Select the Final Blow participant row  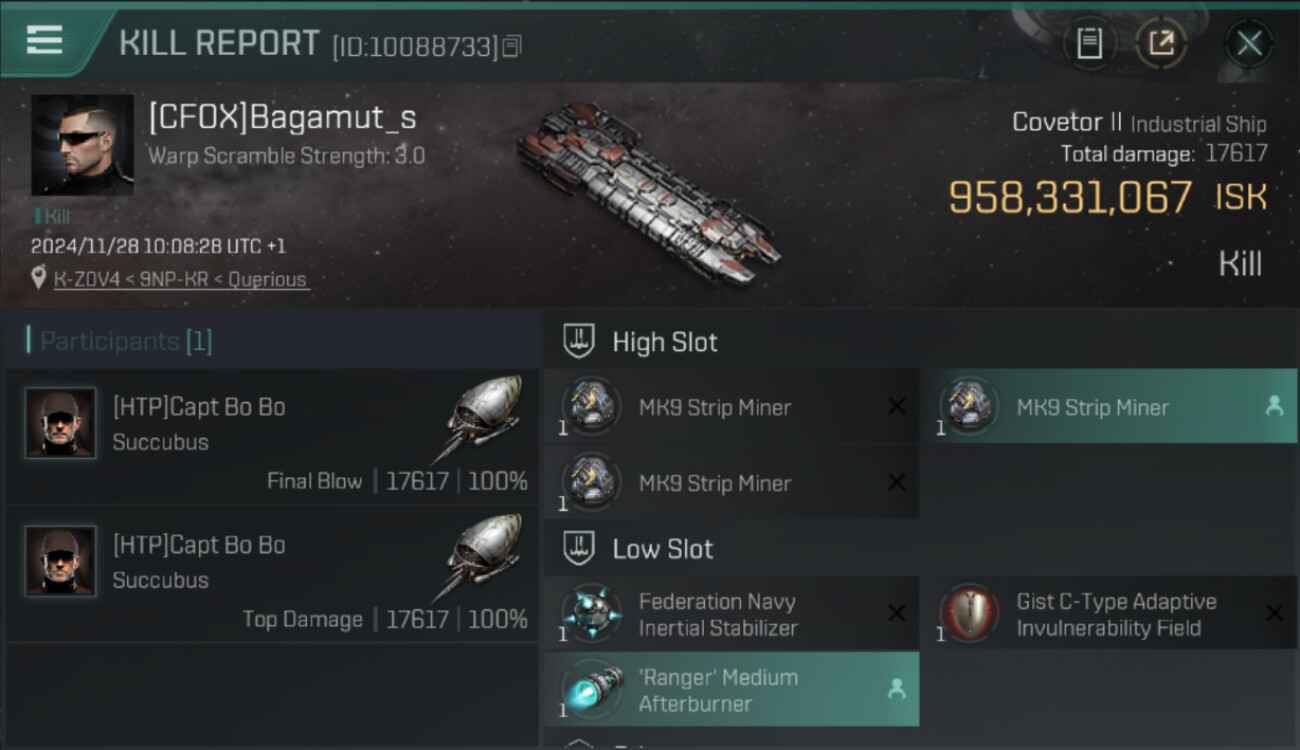pyautogui.click(x=272, y=437)
